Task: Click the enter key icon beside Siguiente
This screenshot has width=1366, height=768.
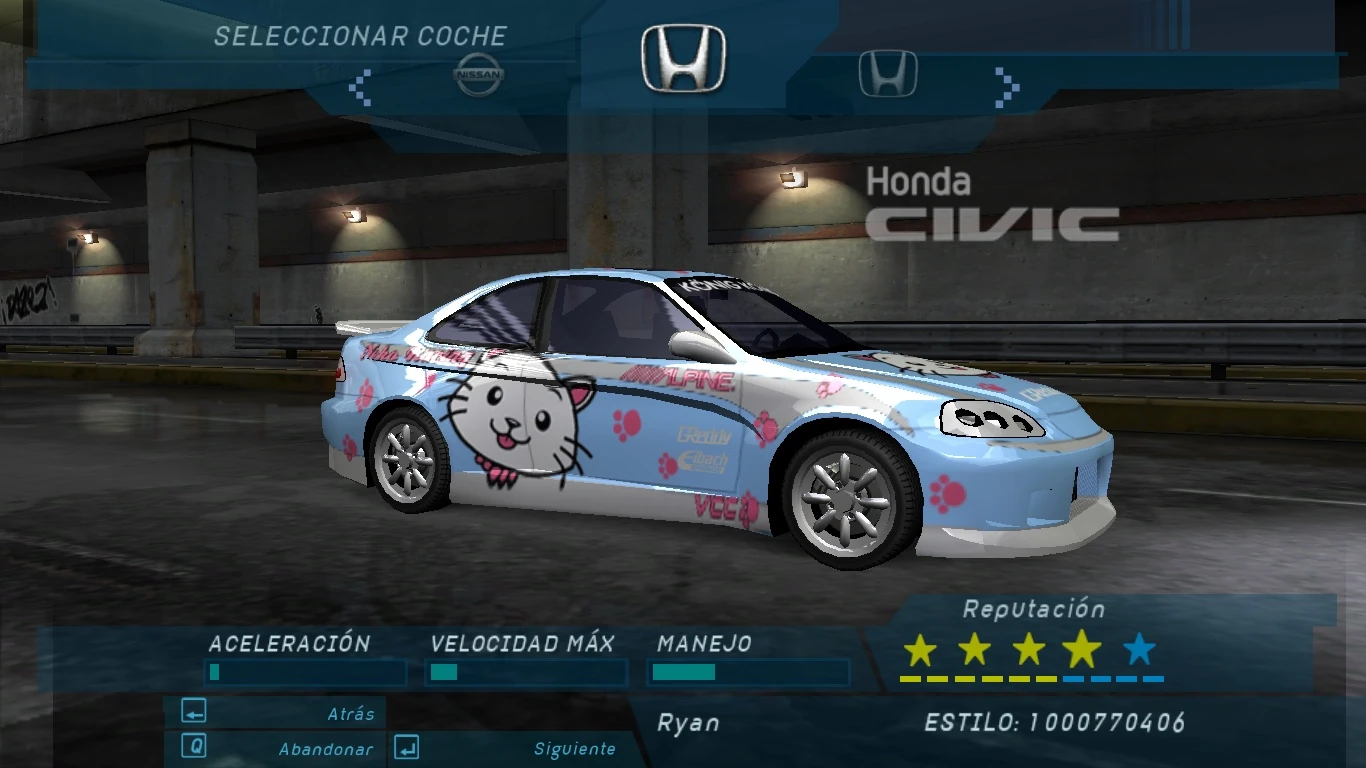Action: [x=405, y=748]
